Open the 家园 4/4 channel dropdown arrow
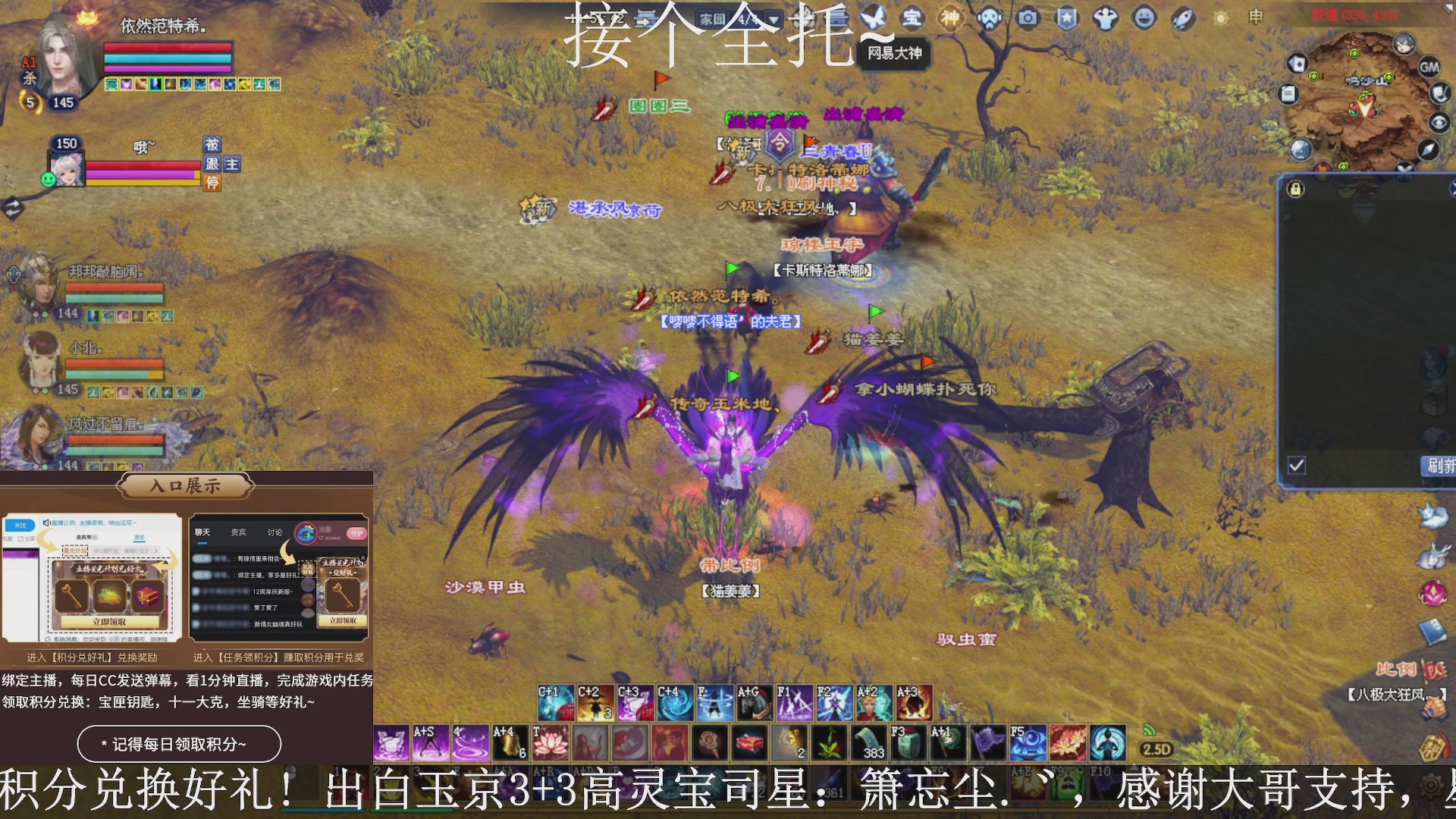 coord(773,20)
